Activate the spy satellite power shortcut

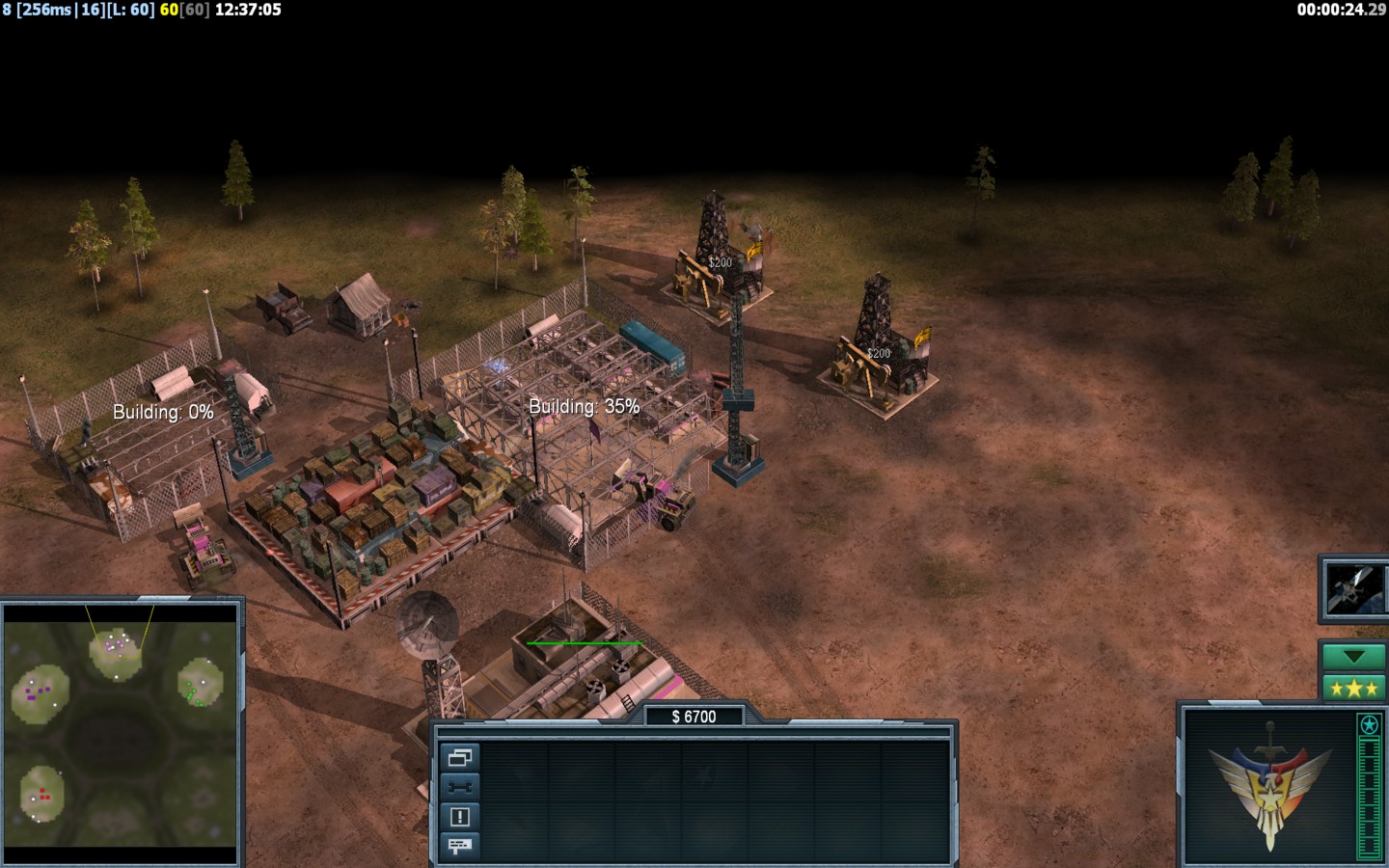1352,588
